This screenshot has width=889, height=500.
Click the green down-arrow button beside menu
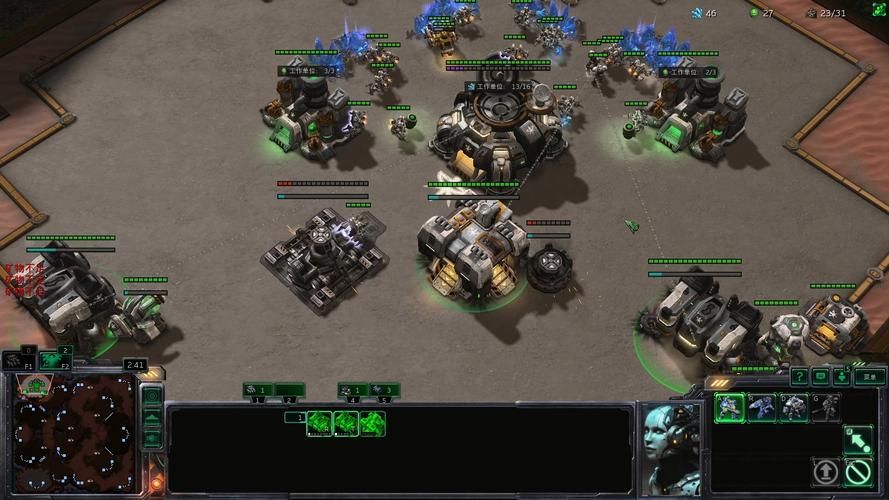(x=842, y=377)
